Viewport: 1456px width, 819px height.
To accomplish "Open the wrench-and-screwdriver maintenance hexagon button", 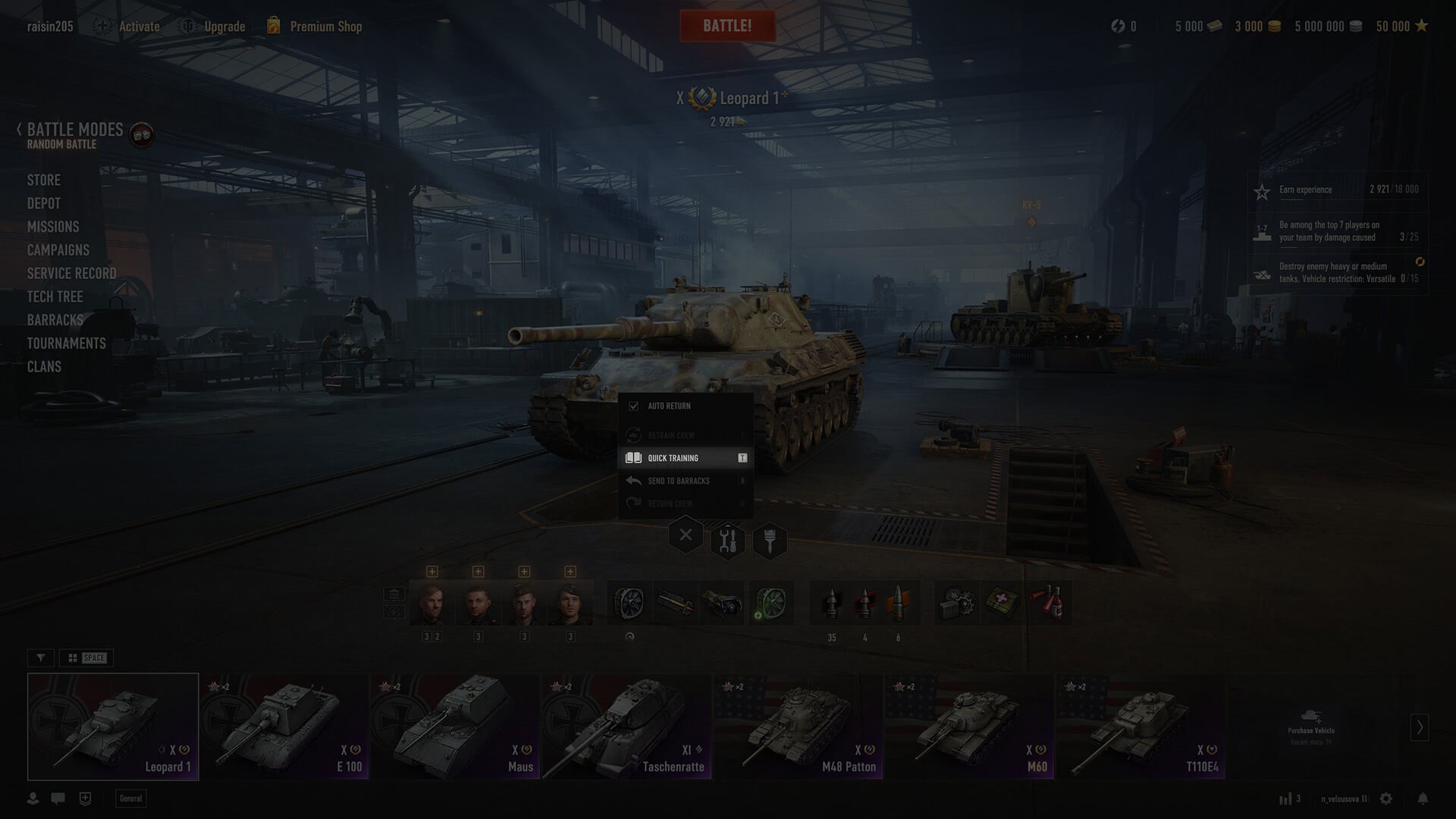I will point(727,541).
